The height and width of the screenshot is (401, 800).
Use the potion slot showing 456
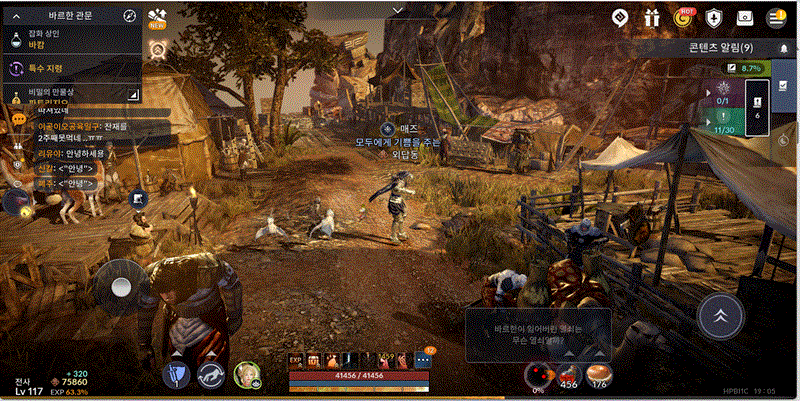pyautogui.click(x=568, y=374)
